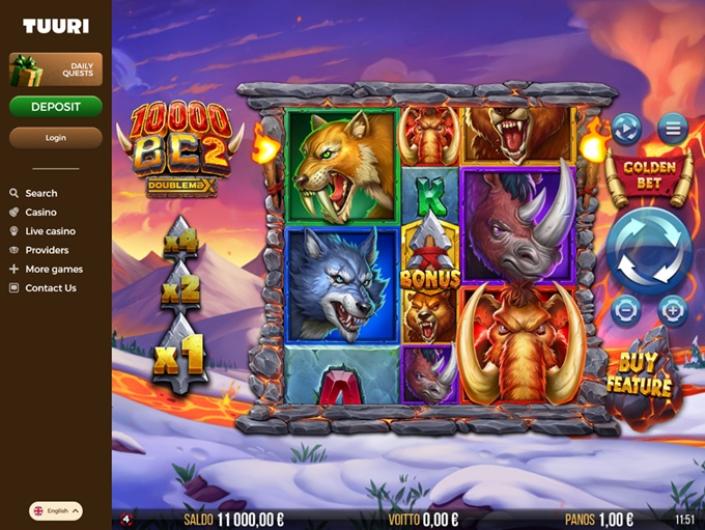Open the Contact Us page
This screenshot has height=530, width=705.
point(50,288)
